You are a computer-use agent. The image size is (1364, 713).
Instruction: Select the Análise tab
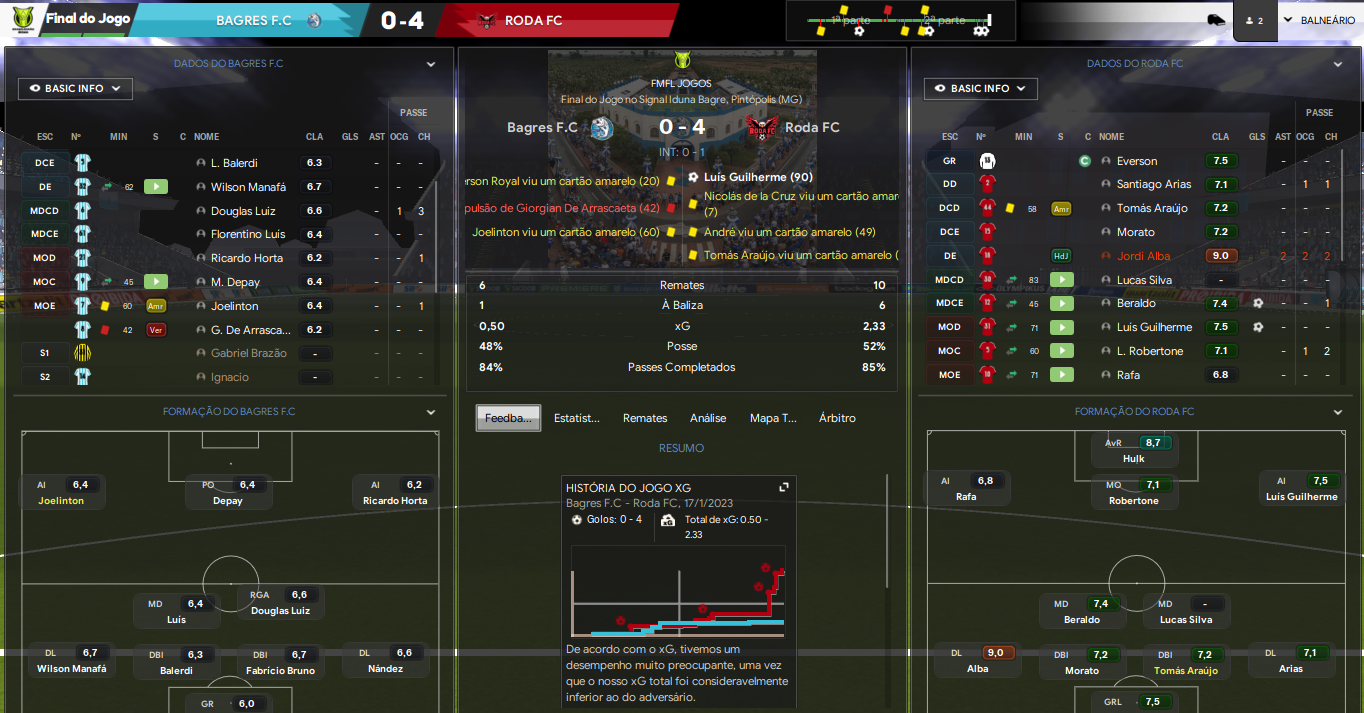[x=708, y=418]
